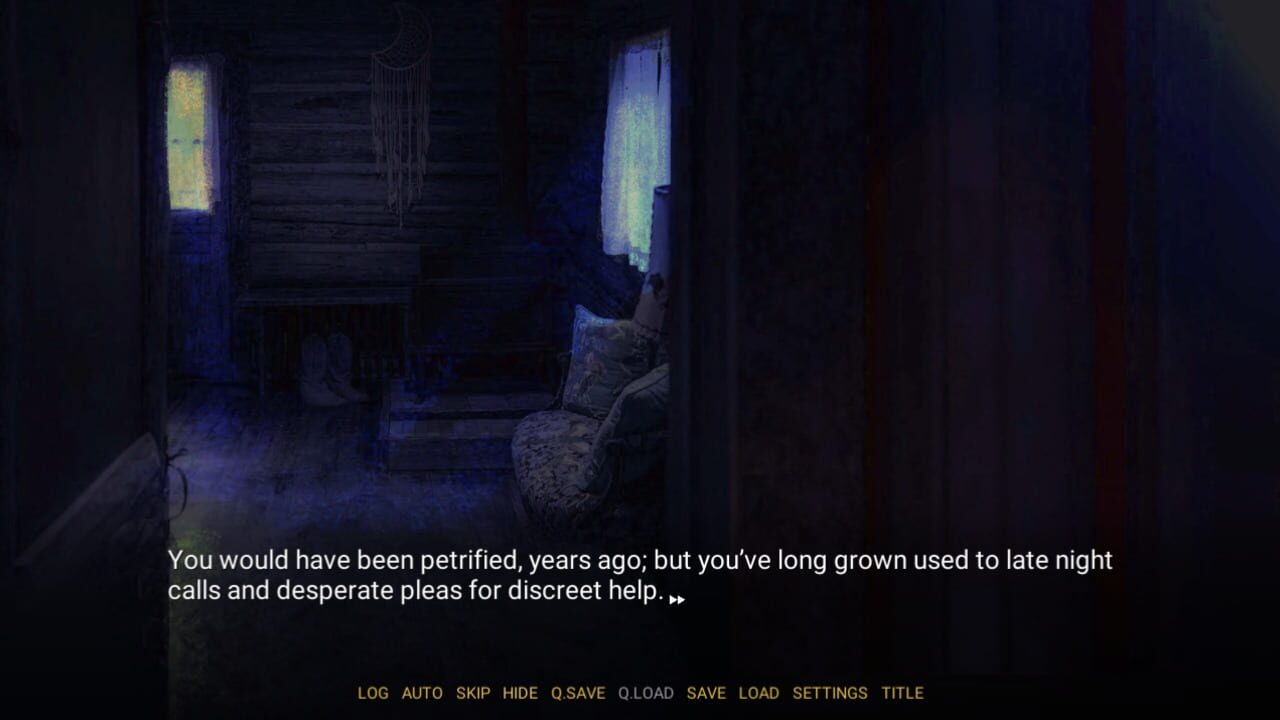Exit to title via TITLE link
The image size is (1280, 720).
point(904,692)
